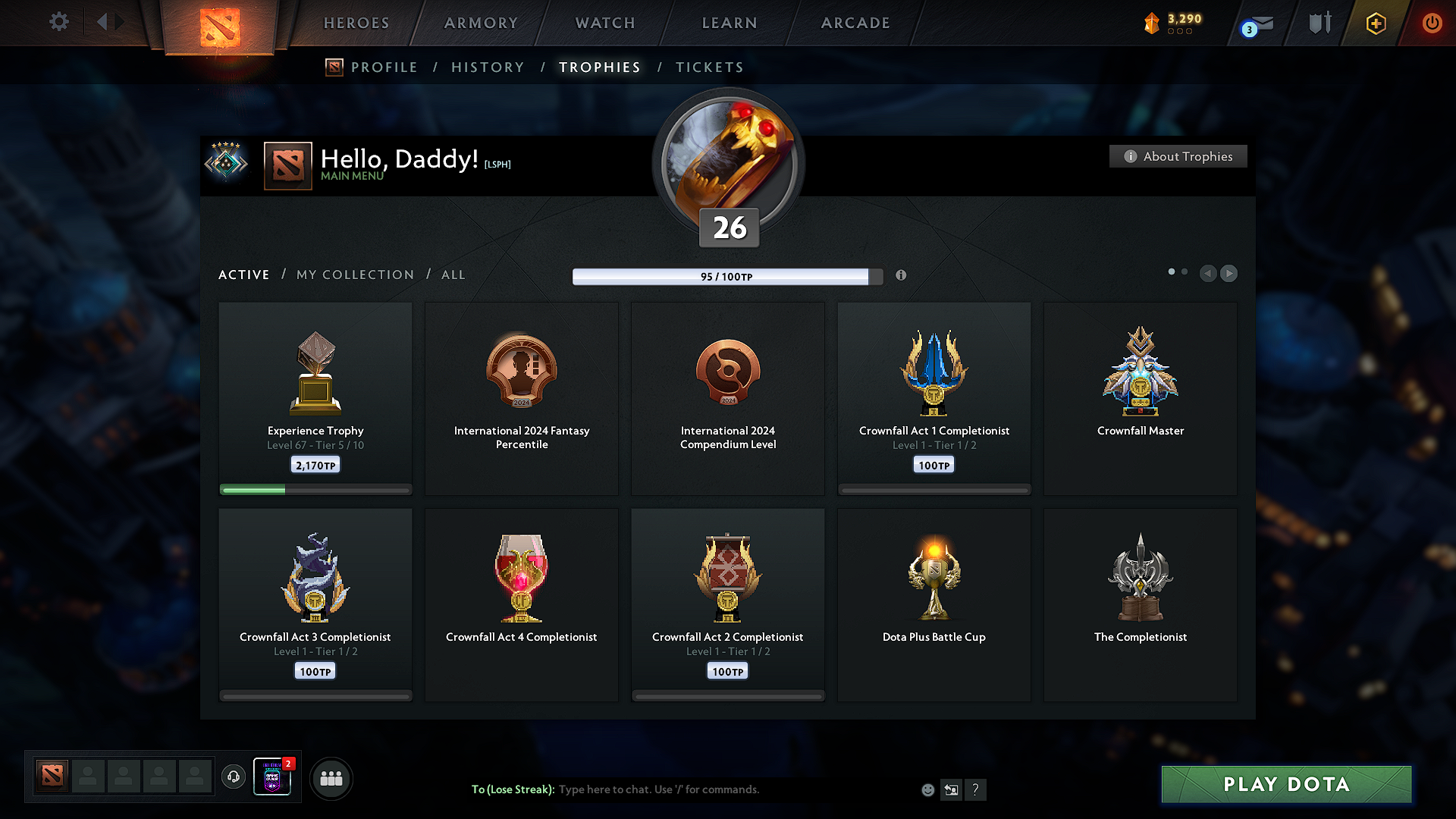This screenshot has height=819, width=1456.
Task: Switch to the MY COLLECTION view
Action: tap(354, 275)
